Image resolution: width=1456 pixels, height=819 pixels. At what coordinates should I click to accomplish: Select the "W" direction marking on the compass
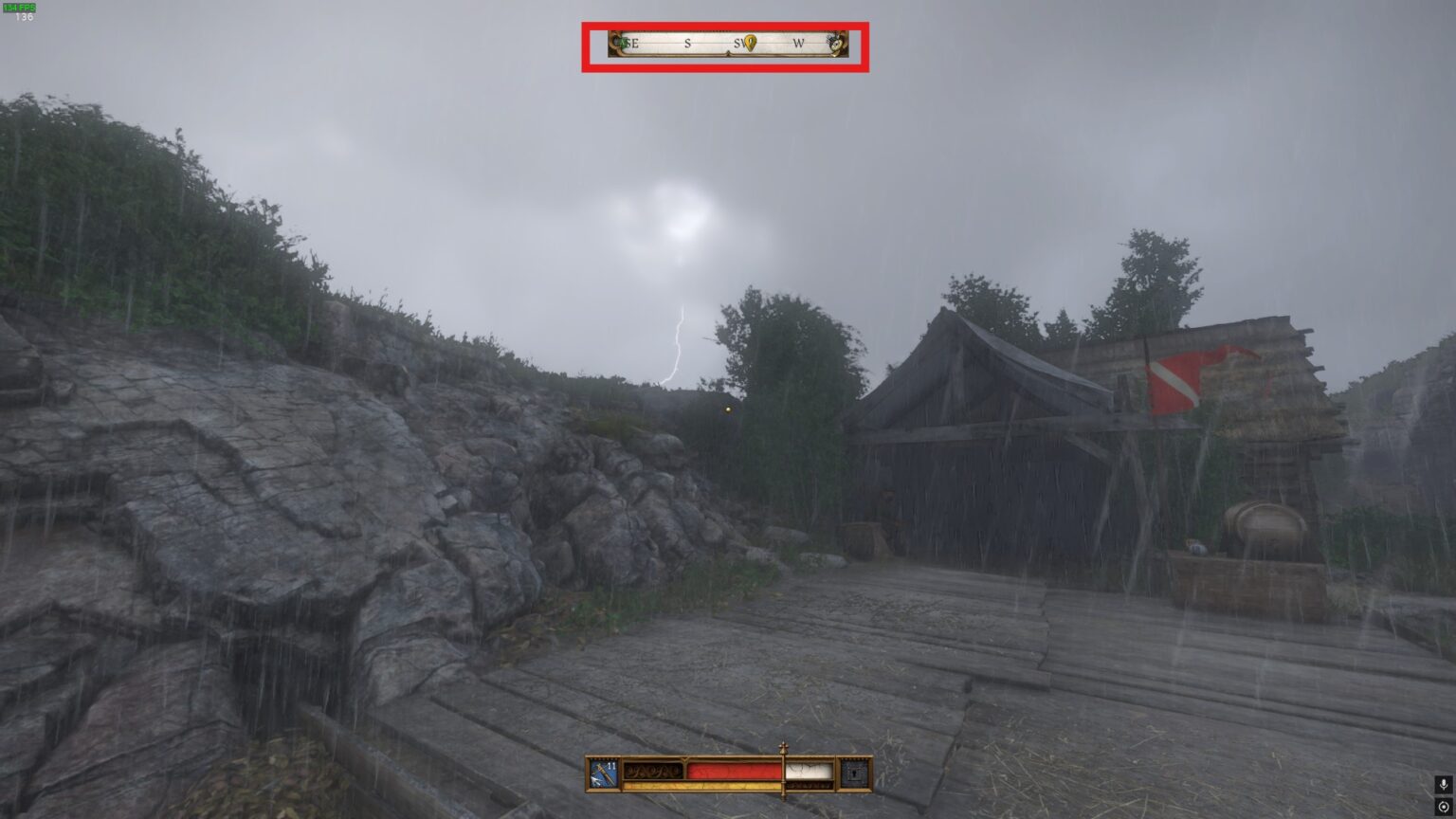coord(801,43)
